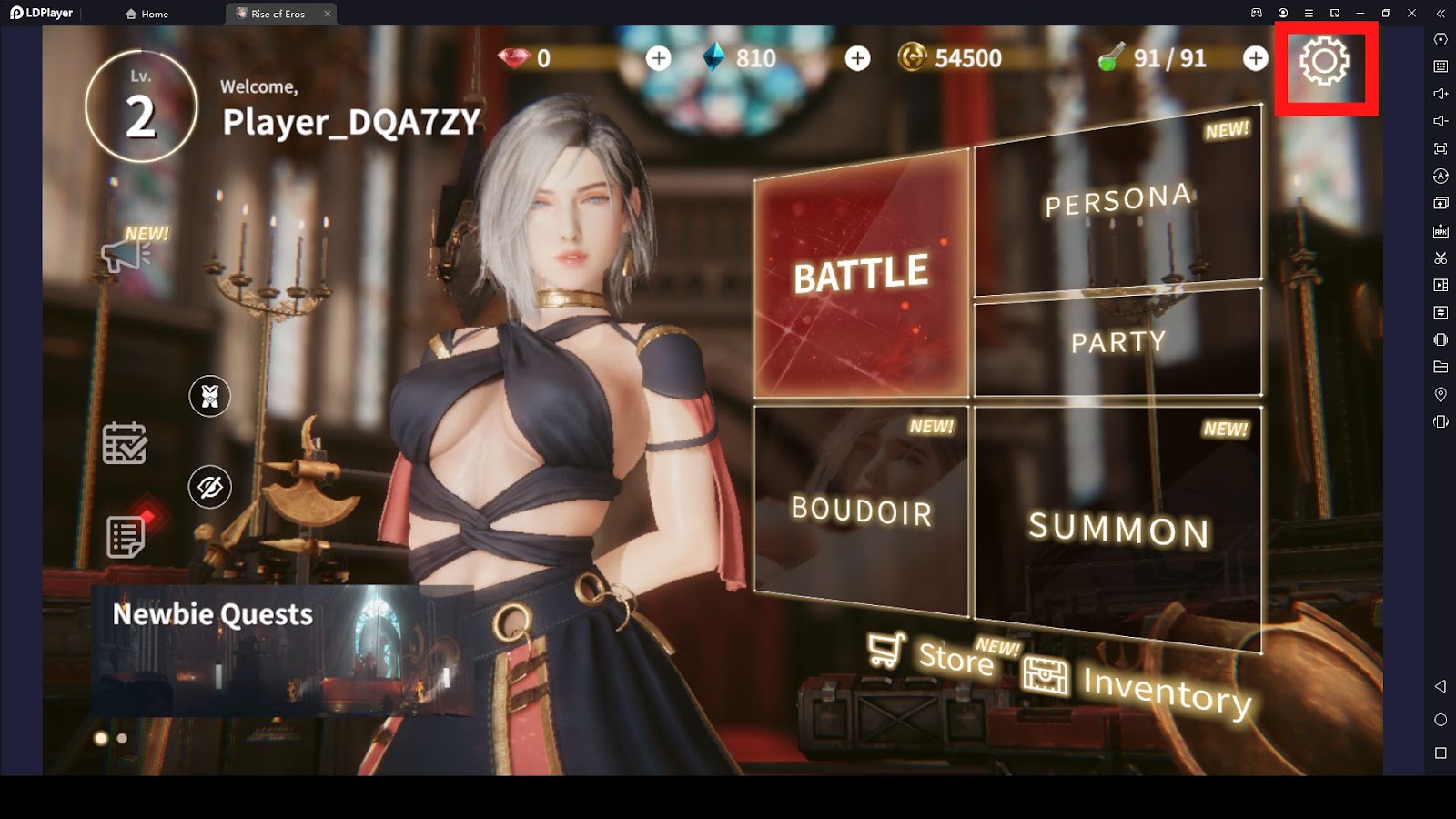Add red ruby currency with plus button
Screen dimensions: 1456x819
pos(658,58)
